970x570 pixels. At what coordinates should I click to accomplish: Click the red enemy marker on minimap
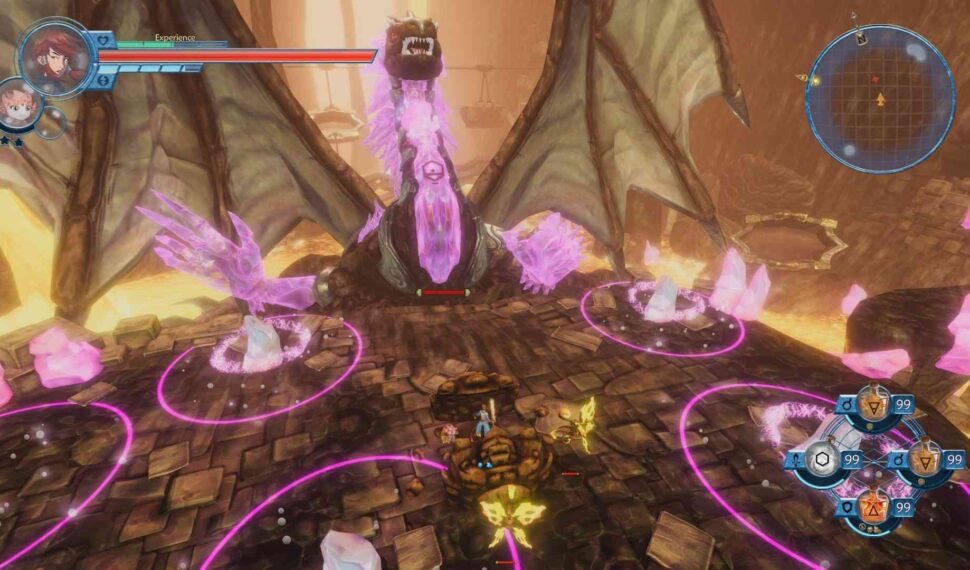[876, 78]
